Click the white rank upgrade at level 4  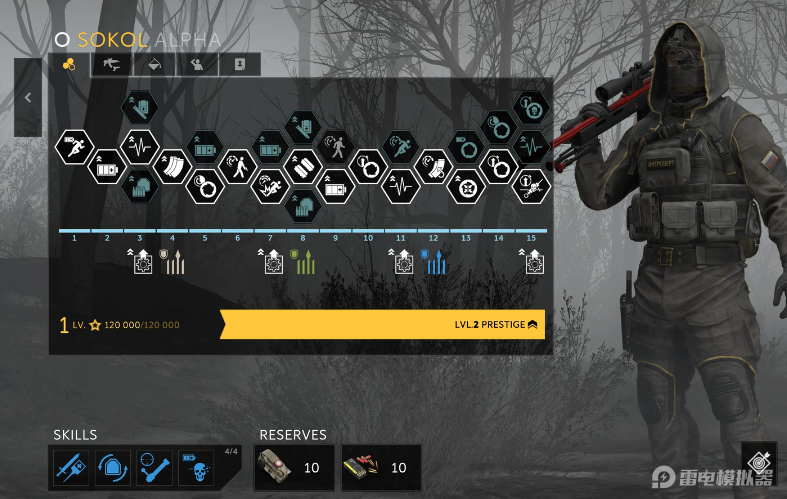171,262
